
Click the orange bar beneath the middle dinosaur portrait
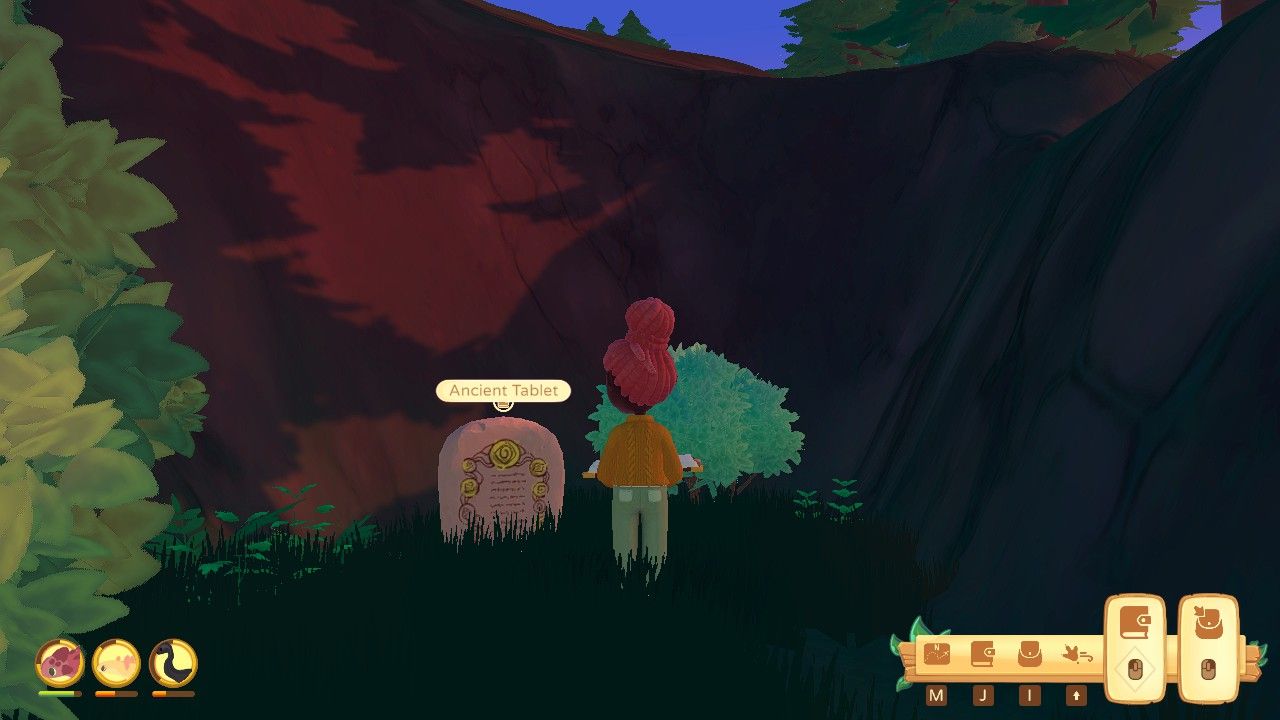[118, 693]
